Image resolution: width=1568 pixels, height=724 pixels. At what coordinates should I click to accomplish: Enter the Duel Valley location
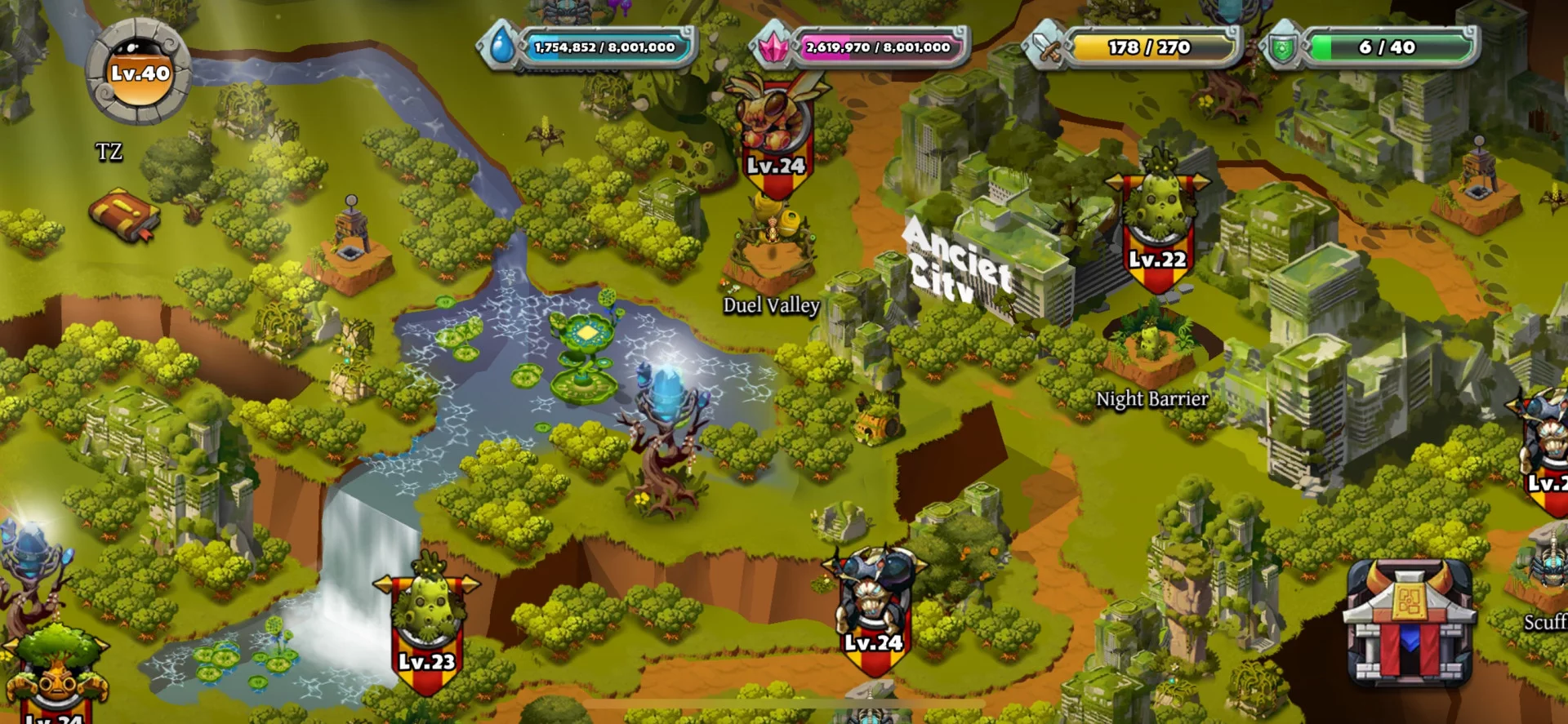(x=770, y=261)
